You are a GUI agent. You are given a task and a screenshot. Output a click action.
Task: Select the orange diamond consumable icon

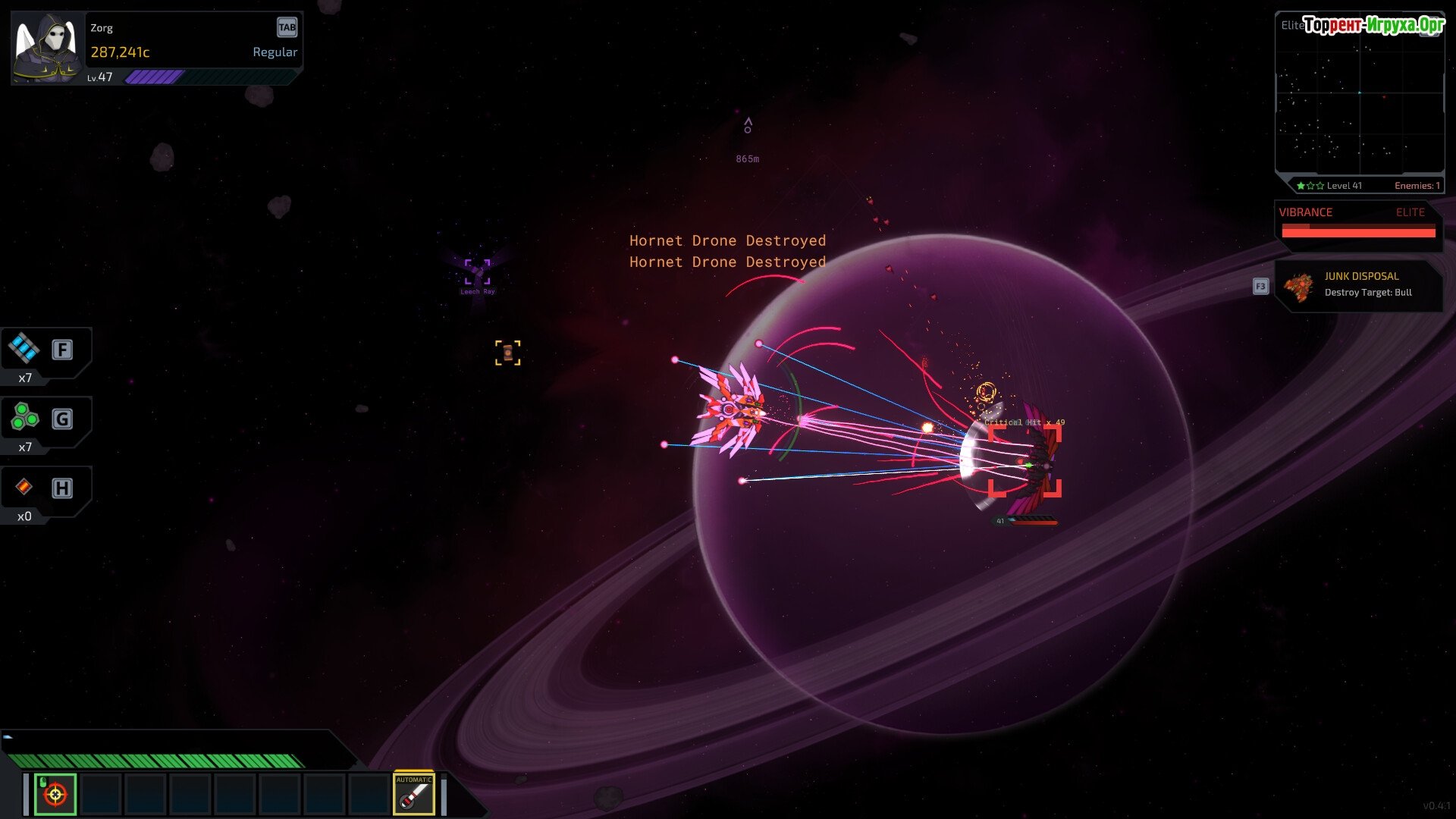point(24,487)
